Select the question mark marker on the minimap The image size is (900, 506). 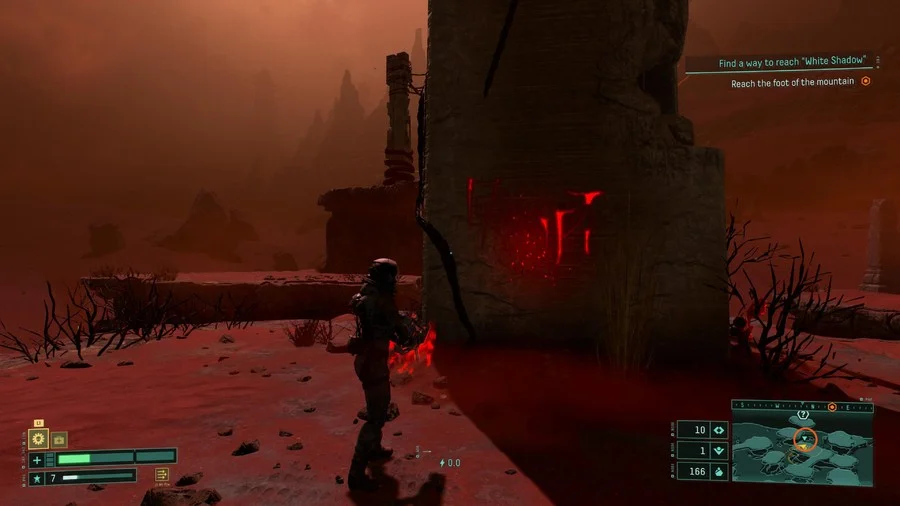point(803,414)
